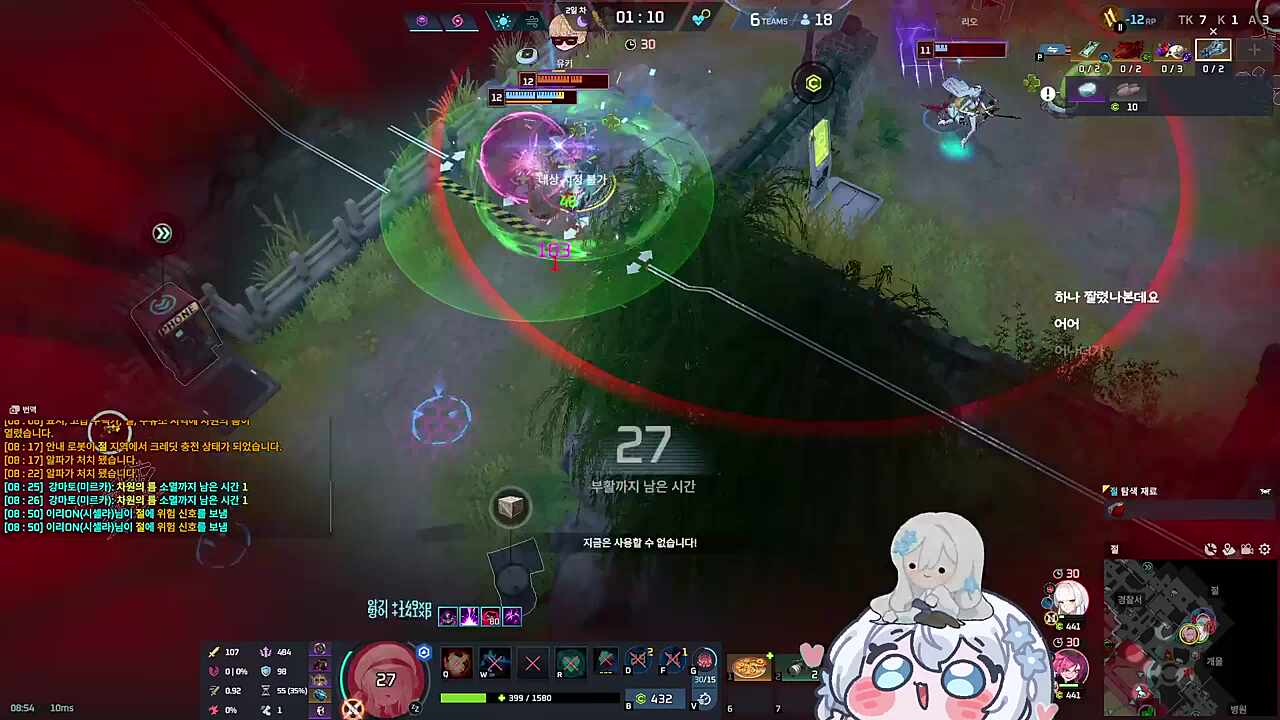Screen dimensions: 1280x720
Task: Click the X to close the crafting tracker
Action: click(x=1213, y=31)
